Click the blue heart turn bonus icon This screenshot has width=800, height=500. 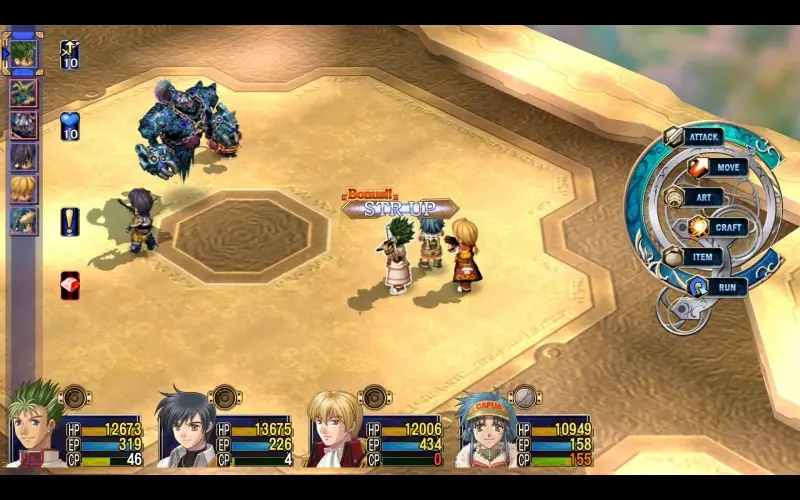(x=70, y=127)
